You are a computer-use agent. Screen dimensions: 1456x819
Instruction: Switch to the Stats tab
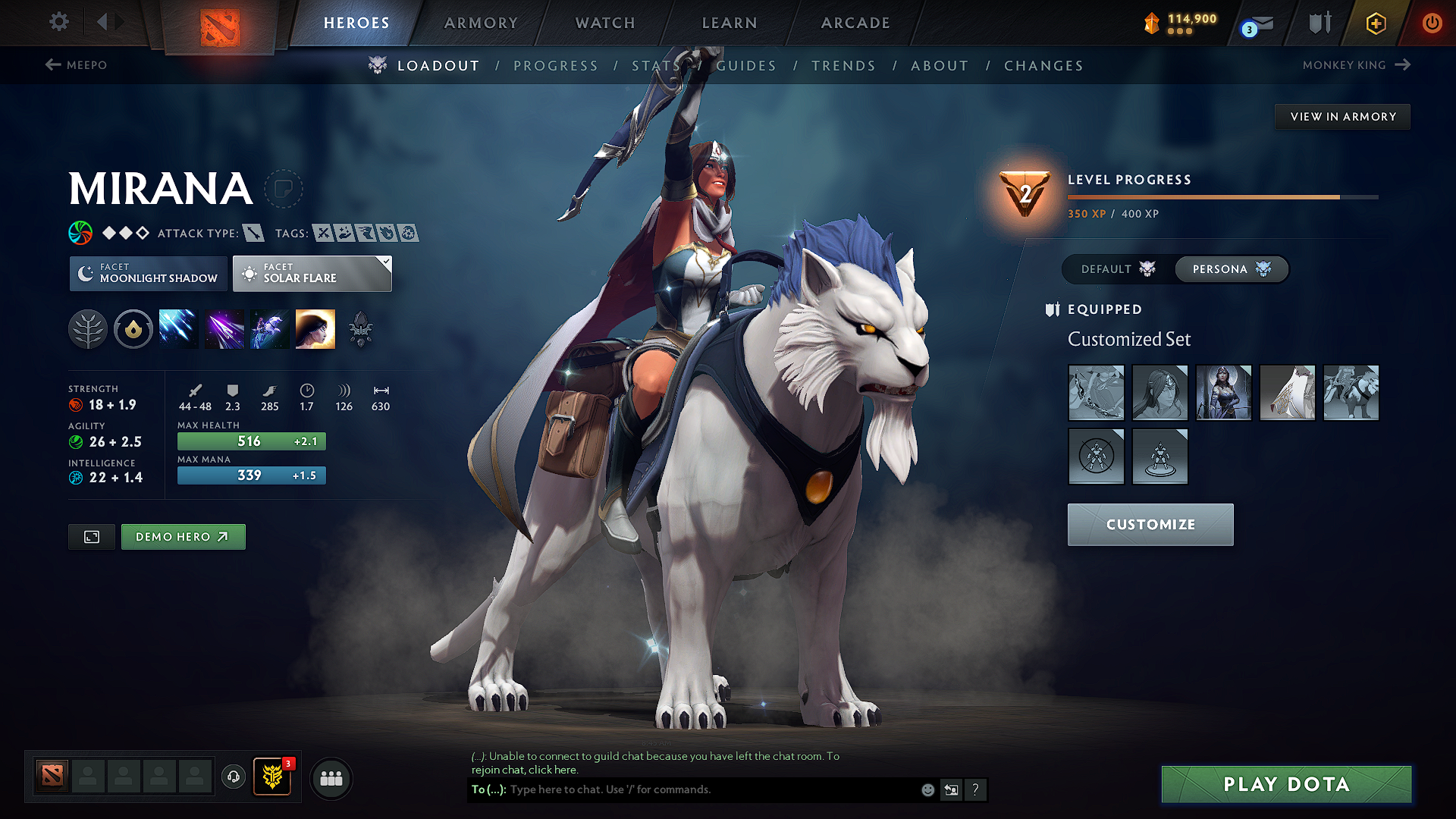point(655,66)
